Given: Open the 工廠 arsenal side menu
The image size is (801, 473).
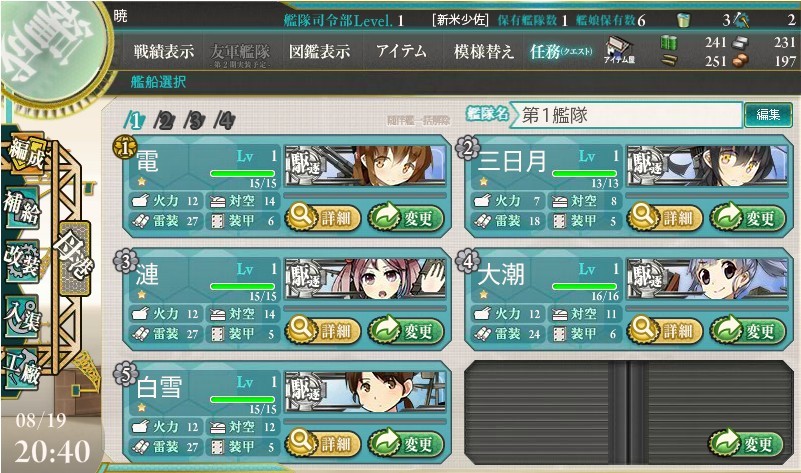Looking at the screenshot, I should (x=22, y=367).
